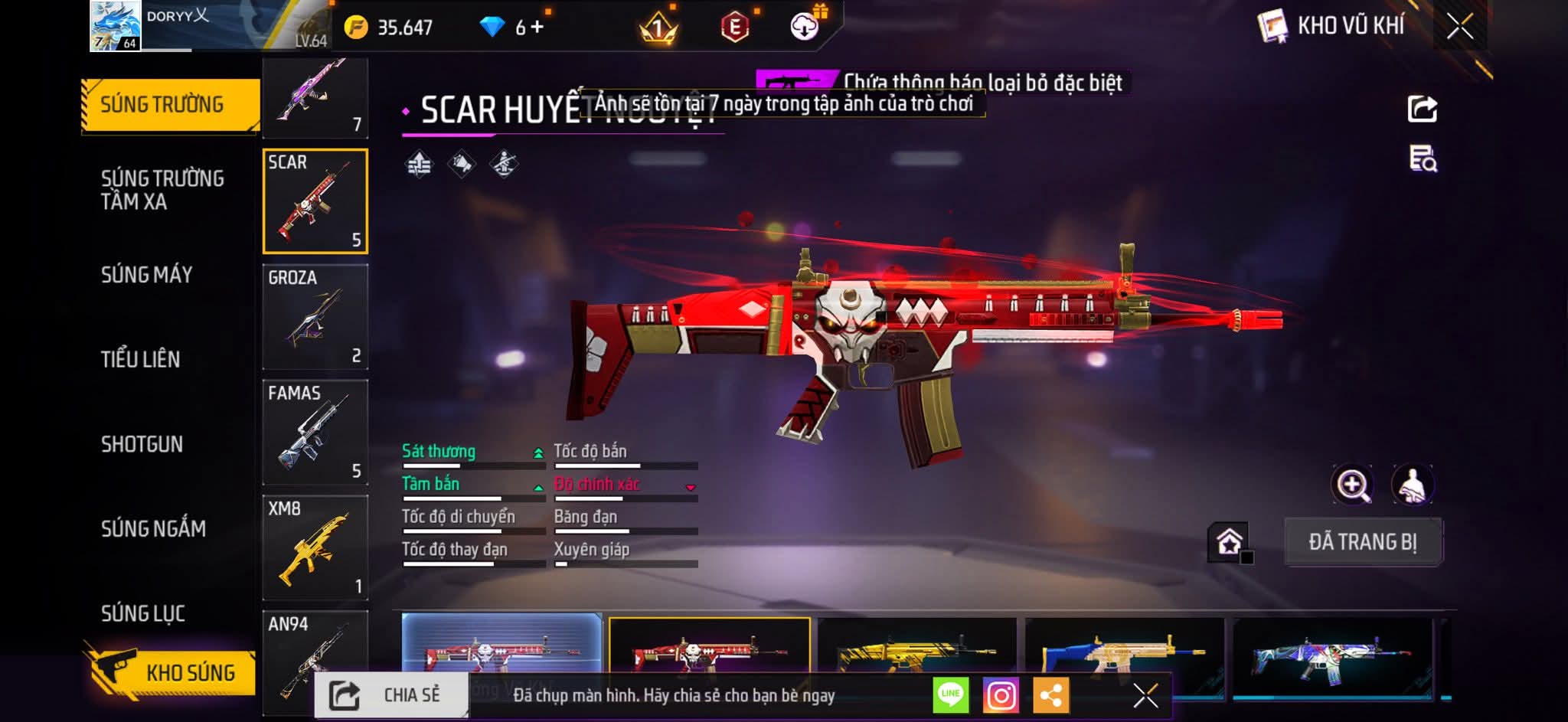The height and width of the screenshot is (722, 1568).
Task: Open the Súng Lục category
Action: (x=143, y=613)
